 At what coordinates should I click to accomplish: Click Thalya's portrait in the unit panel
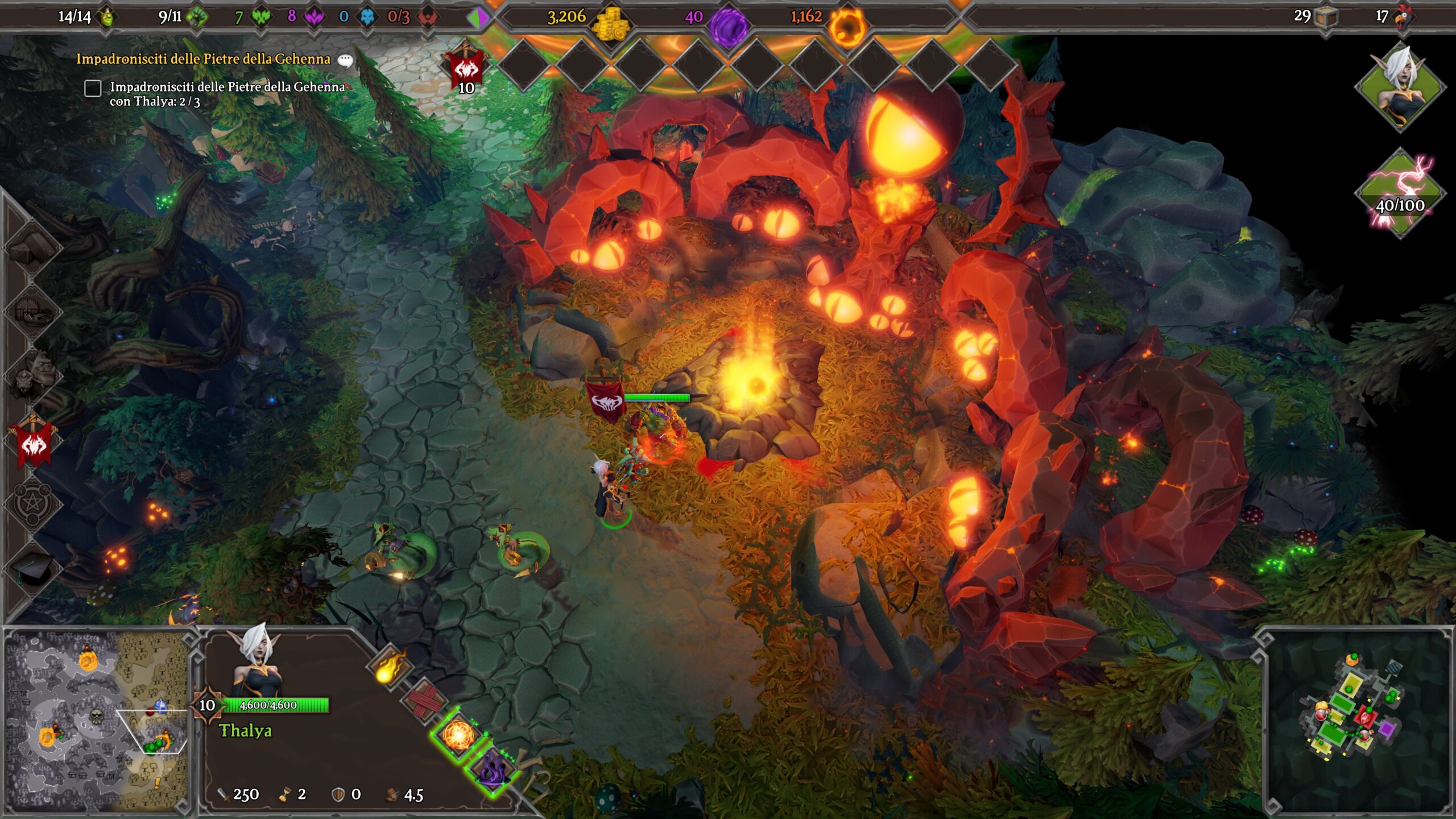click(257, 660)
